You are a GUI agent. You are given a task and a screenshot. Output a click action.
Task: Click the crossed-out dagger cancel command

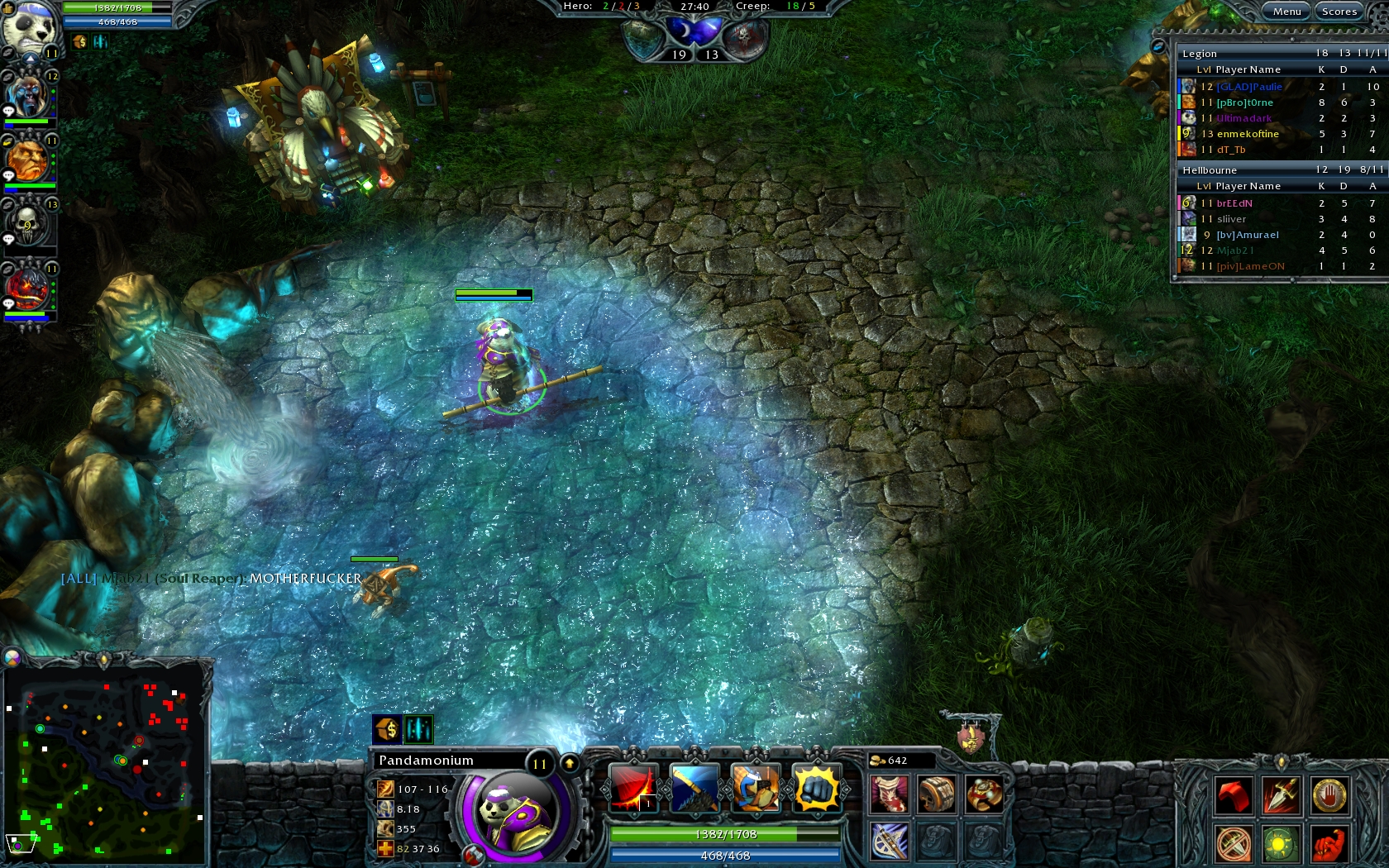(1234, 844)
